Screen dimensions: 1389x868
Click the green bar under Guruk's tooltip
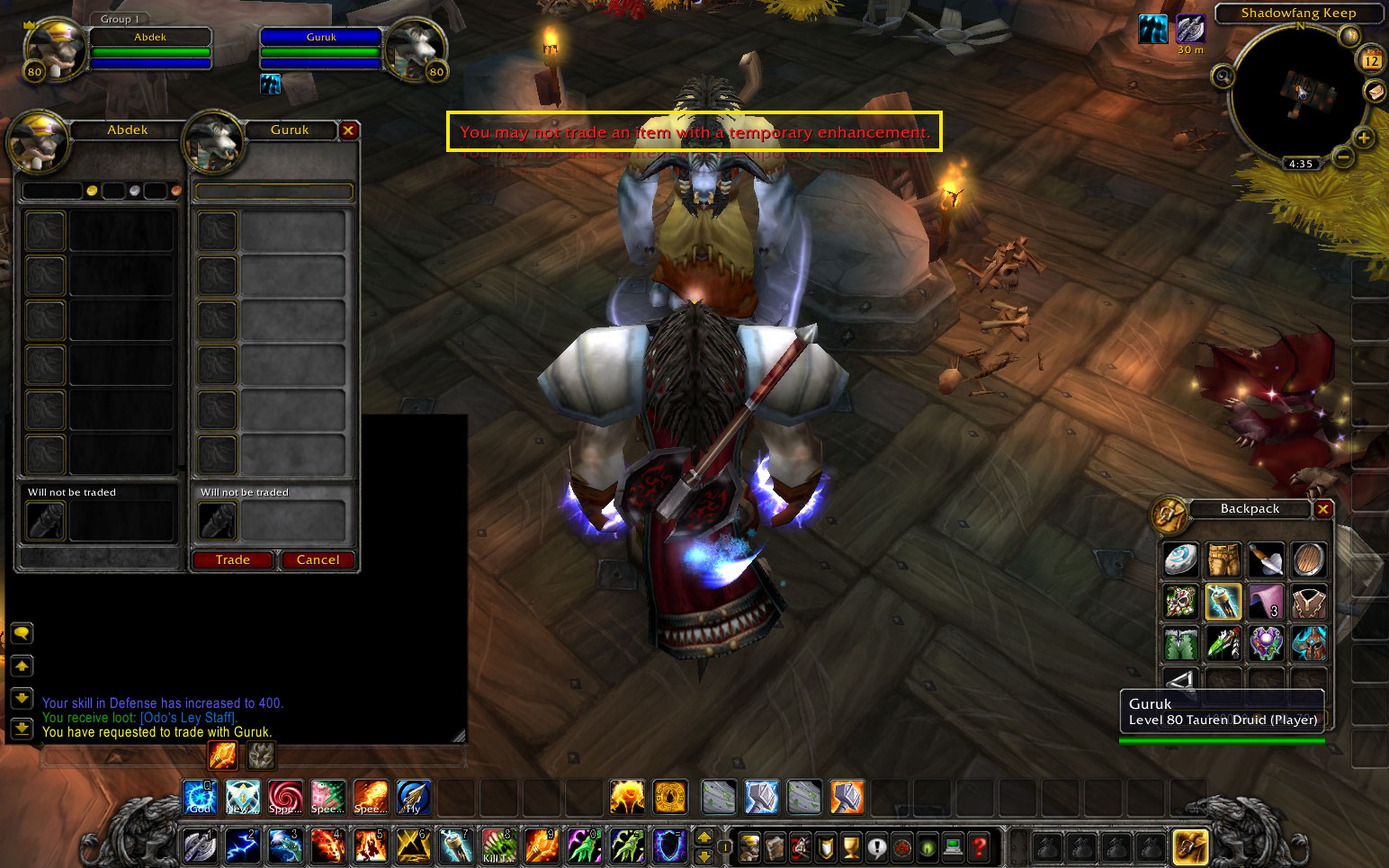click(x=1221, y=740)
